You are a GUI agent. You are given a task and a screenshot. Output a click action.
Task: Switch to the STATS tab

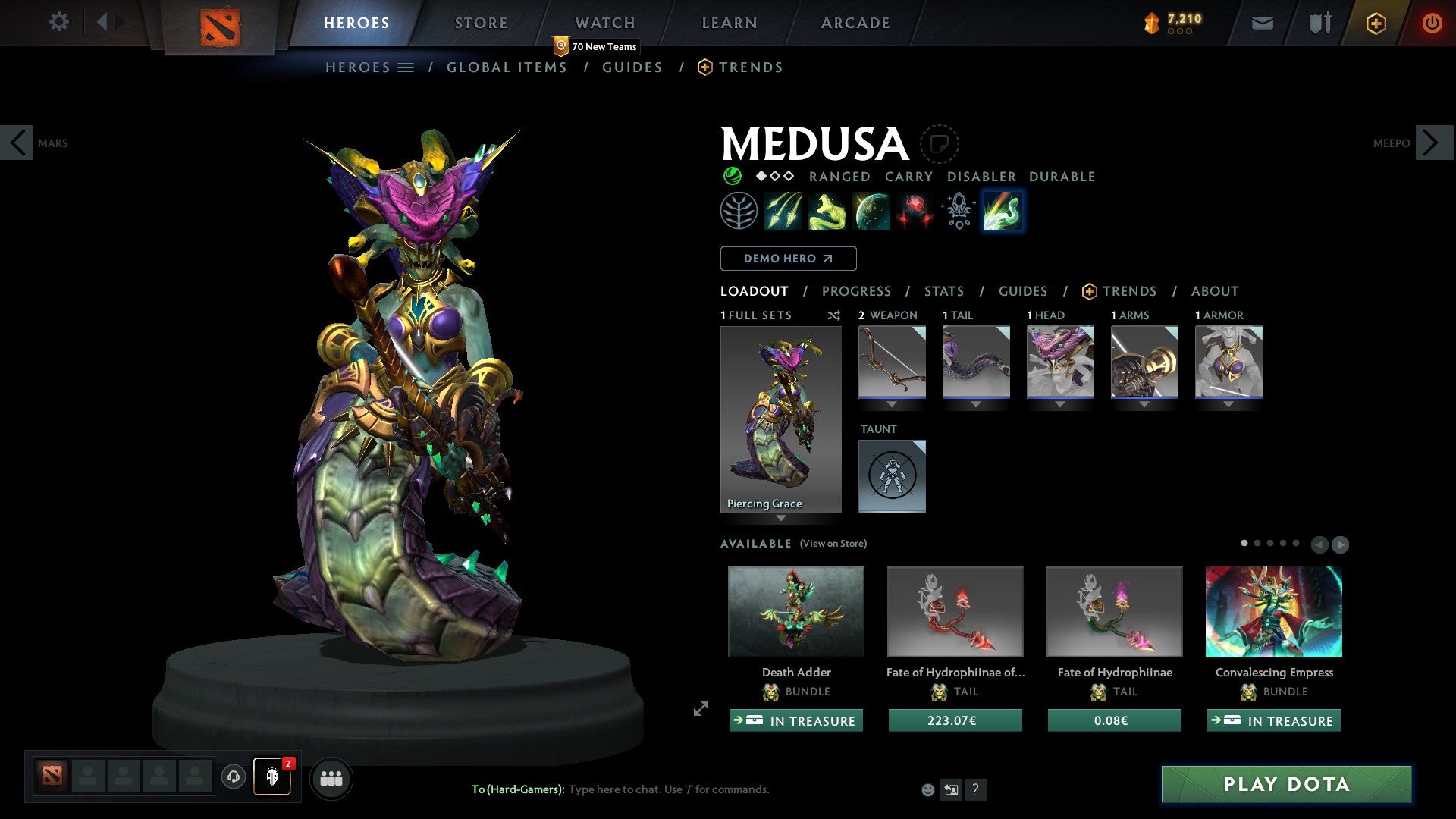click(943, 291)
